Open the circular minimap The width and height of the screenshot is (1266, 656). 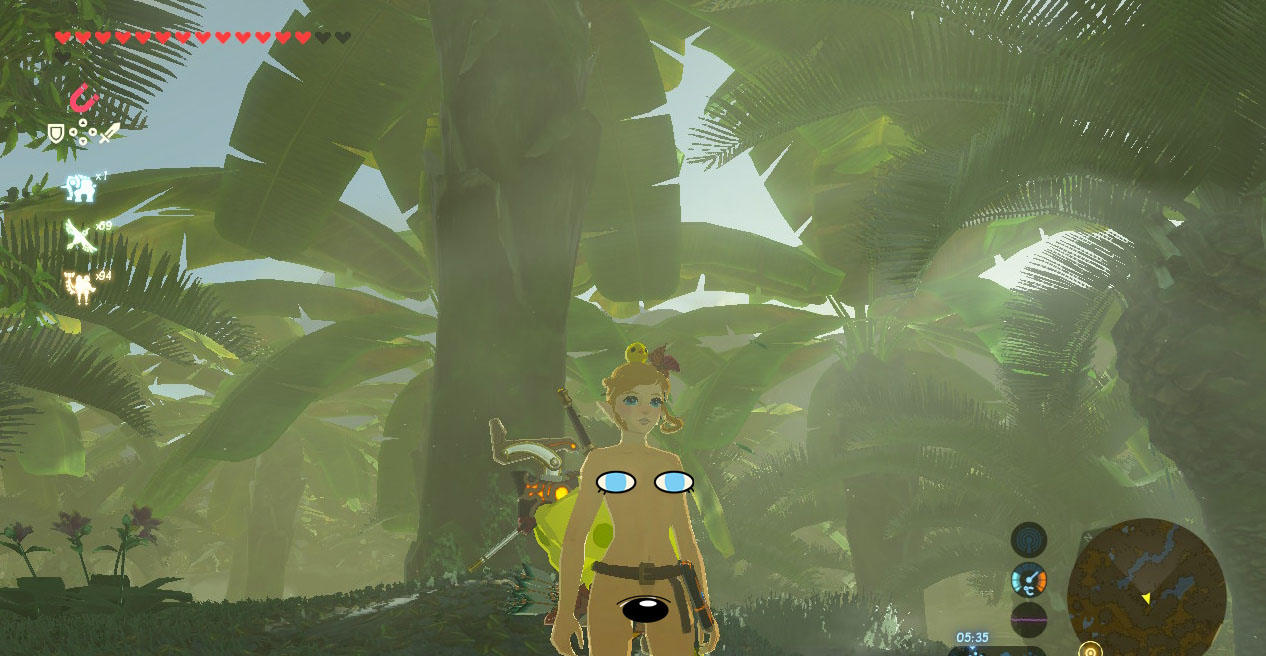point(1146,588)
